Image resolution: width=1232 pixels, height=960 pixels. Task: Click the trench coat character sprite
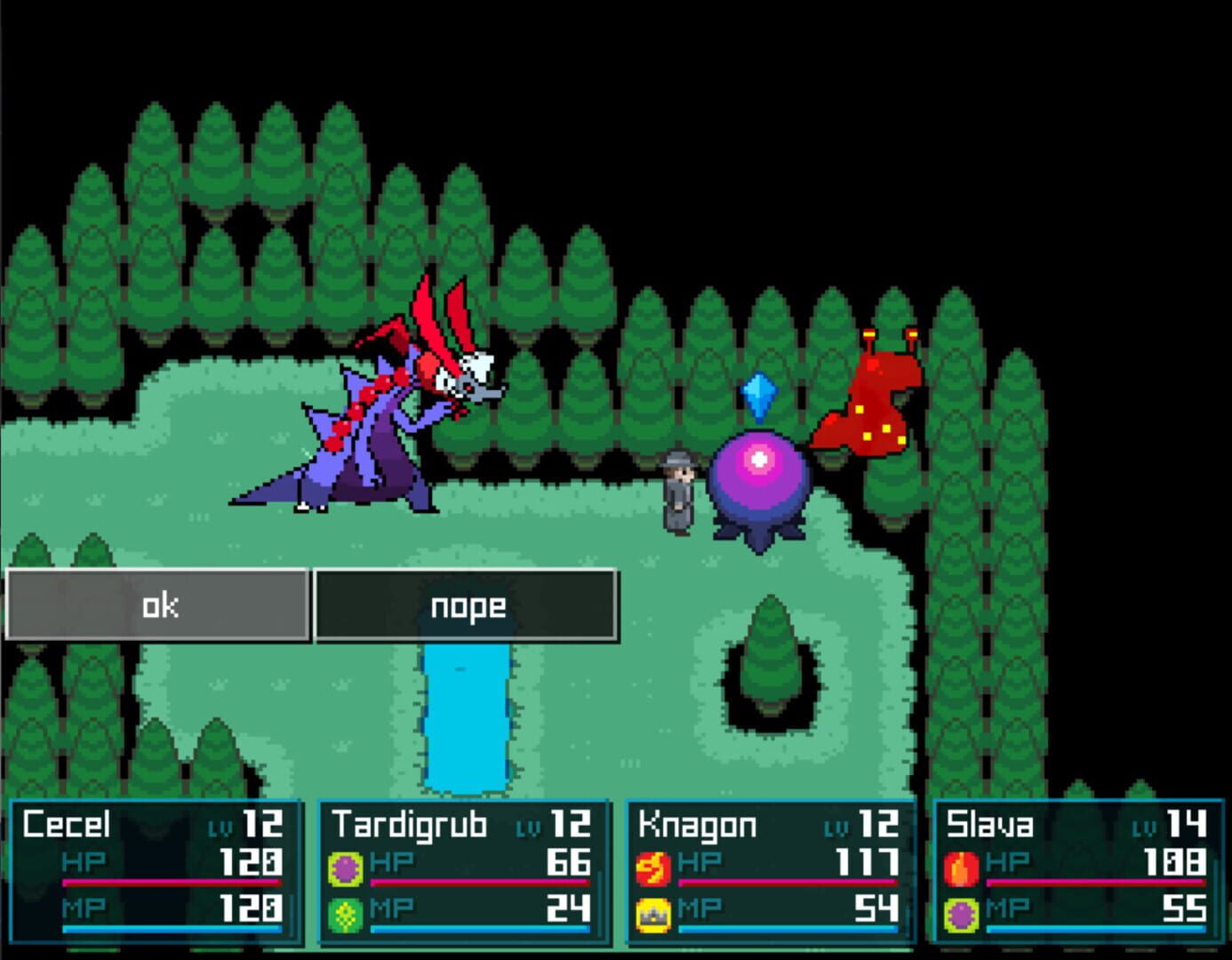click(x=677, y=489)
